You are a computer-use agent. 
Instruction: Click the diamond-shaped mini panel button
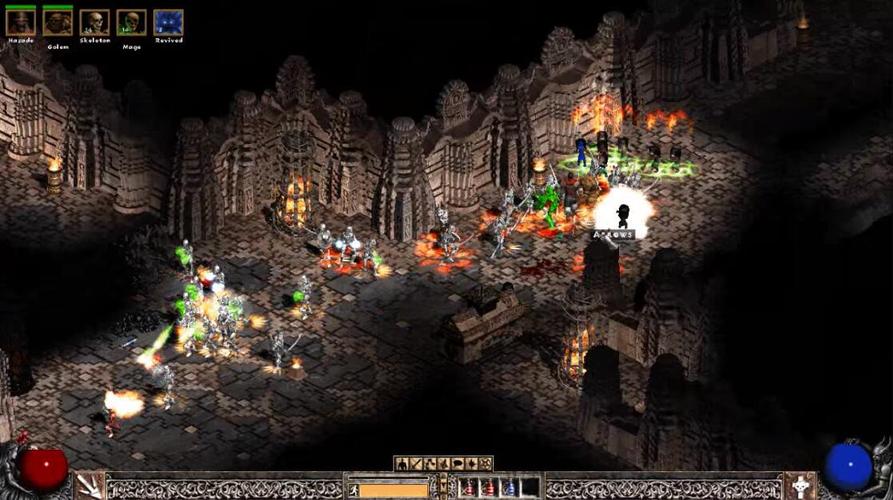(x=472, y=463)
